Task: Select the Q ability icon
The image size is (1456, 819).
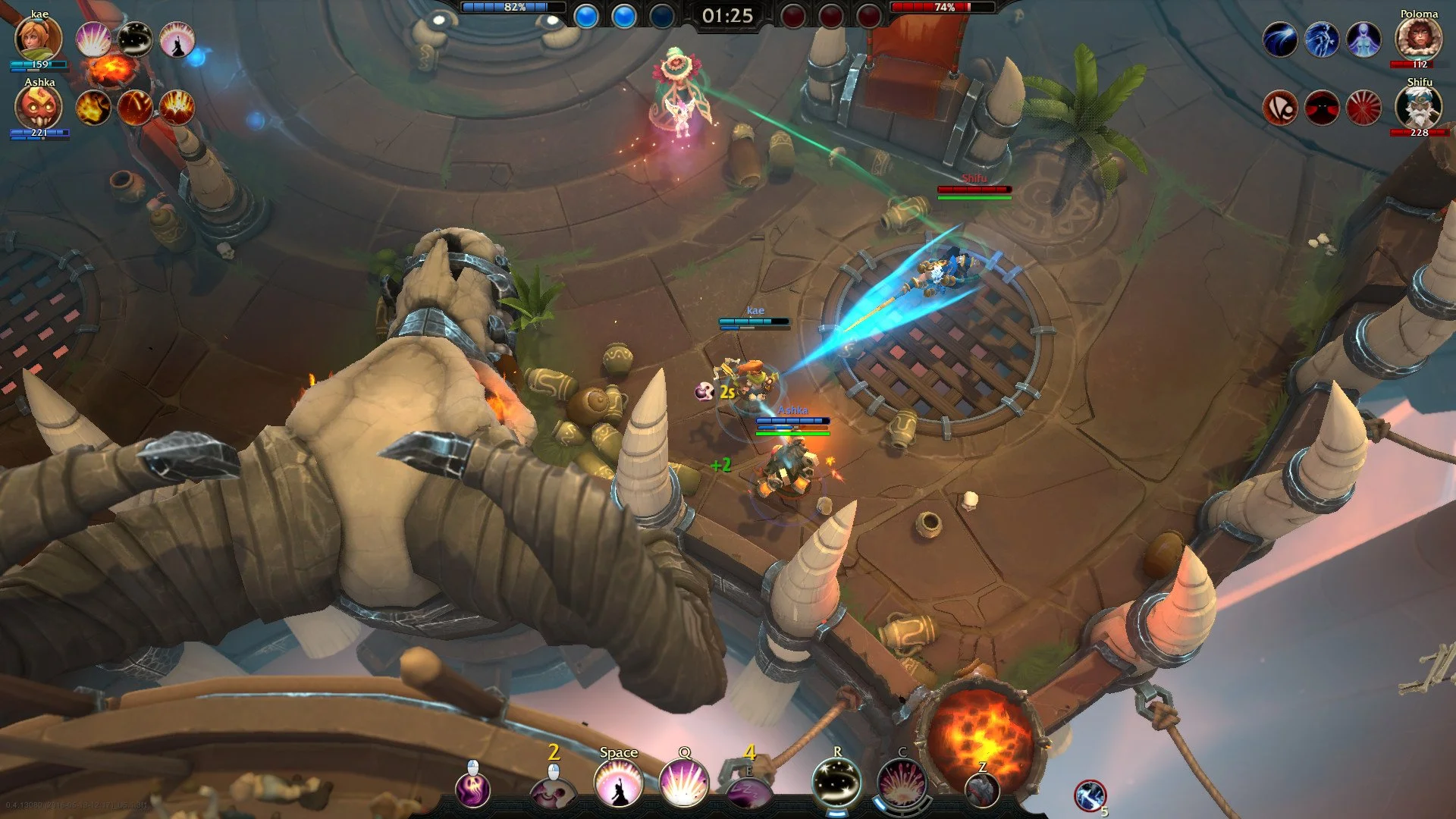Action: click(x=685, y=783)
